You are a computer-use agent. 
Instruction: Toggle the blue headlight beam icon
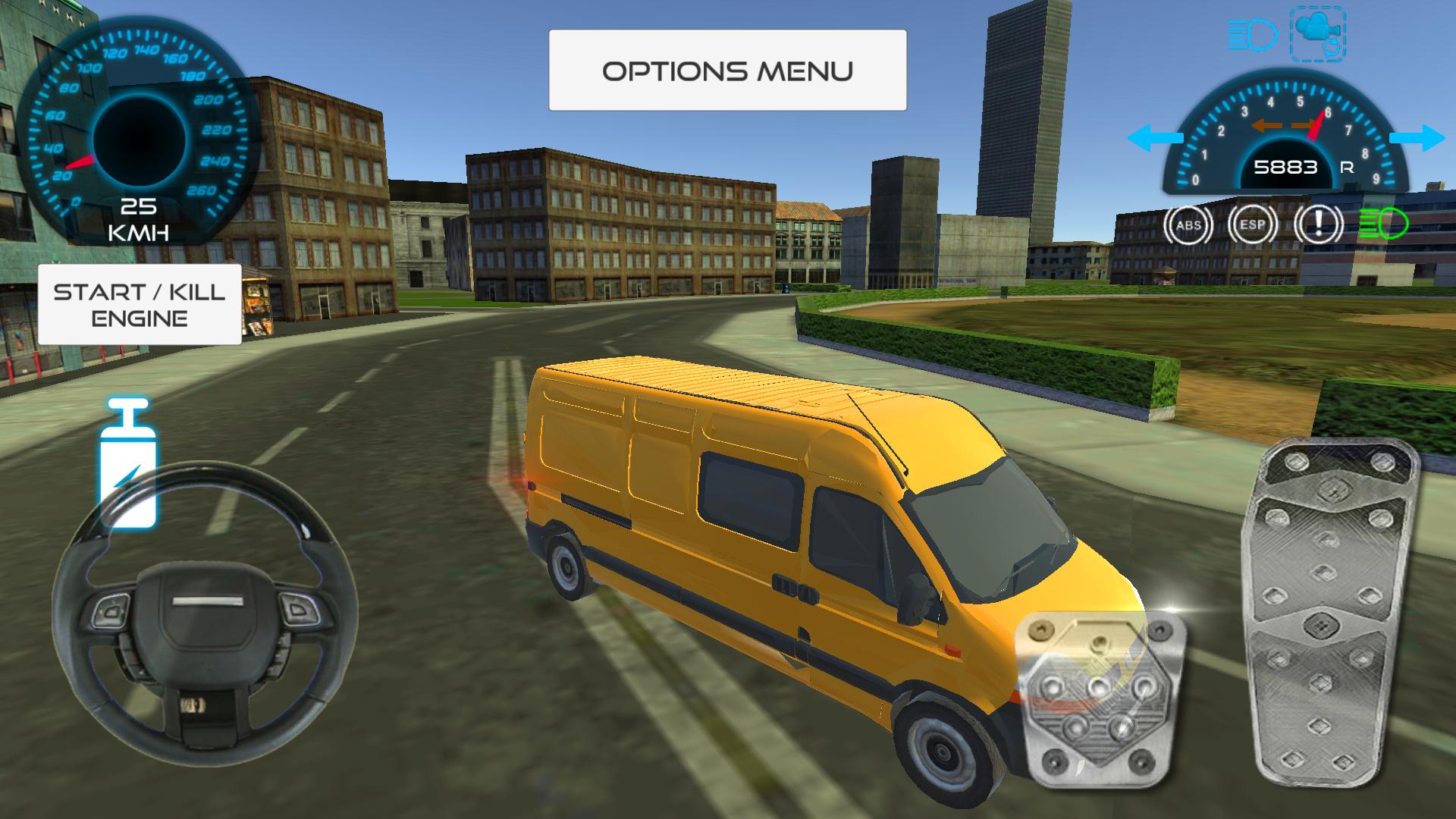[x=1251, y=33]
